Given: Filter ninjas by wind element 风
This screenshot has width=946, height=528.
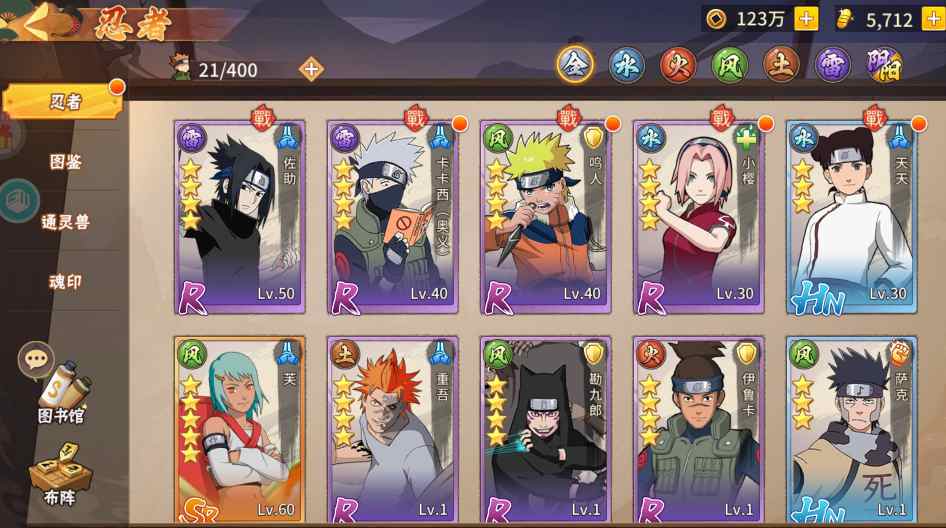Looking at the screenshot, I should (x=730, y=65).
